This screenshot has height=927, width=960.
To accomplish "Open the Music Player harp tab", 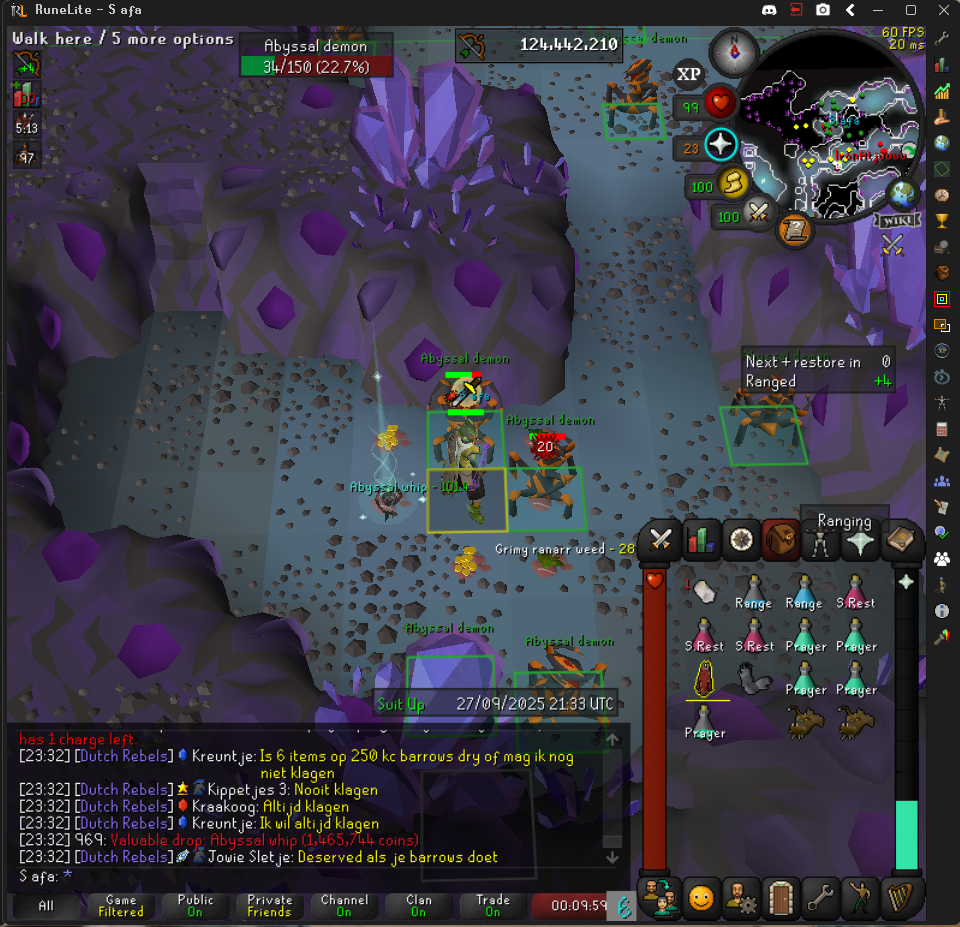I will click(x=900, y=897).
